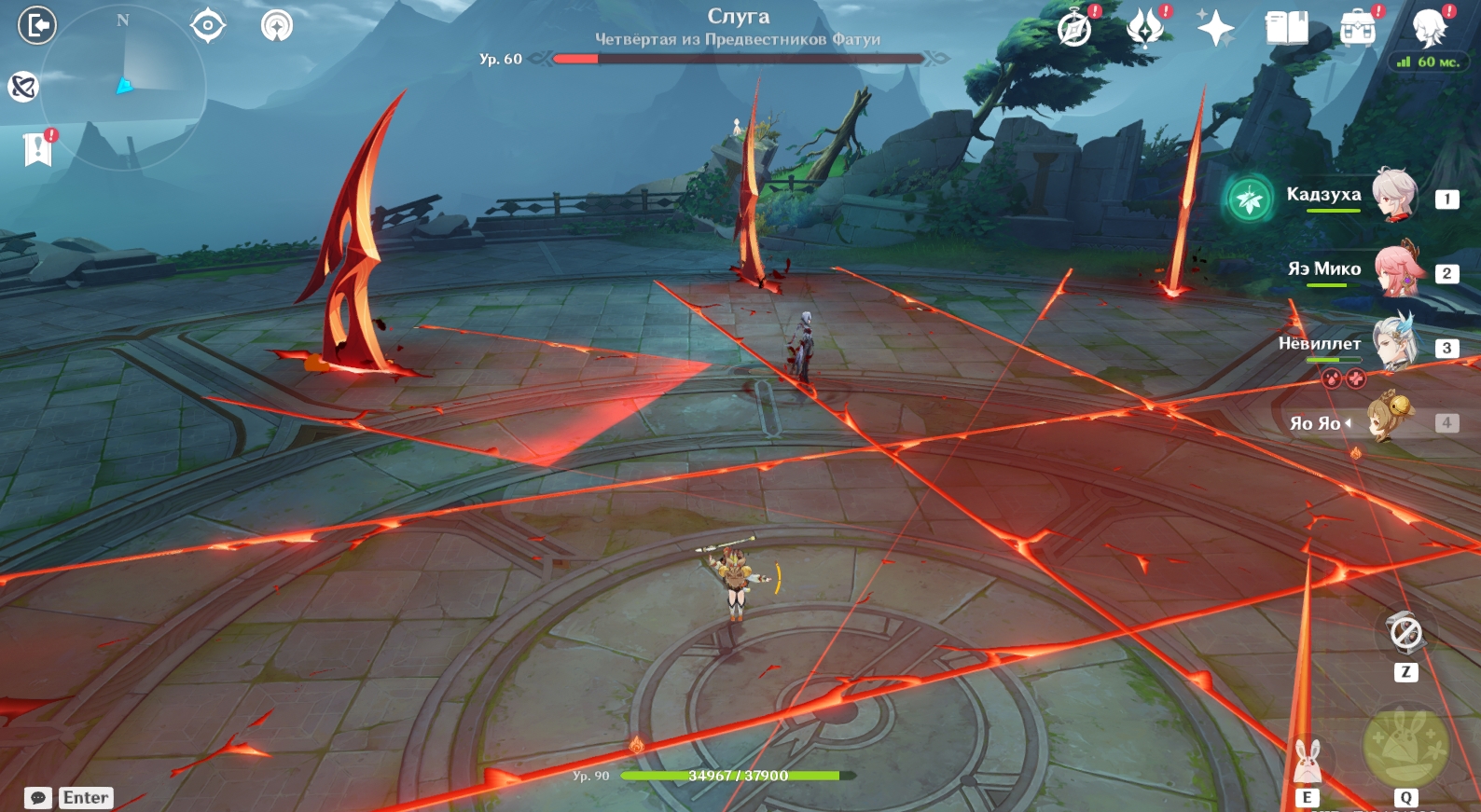Activate Yaoyao's rabbit elemental skill
This screenshot has width=1481, height=812.
pyautogui.click(x=1308, y=763)
